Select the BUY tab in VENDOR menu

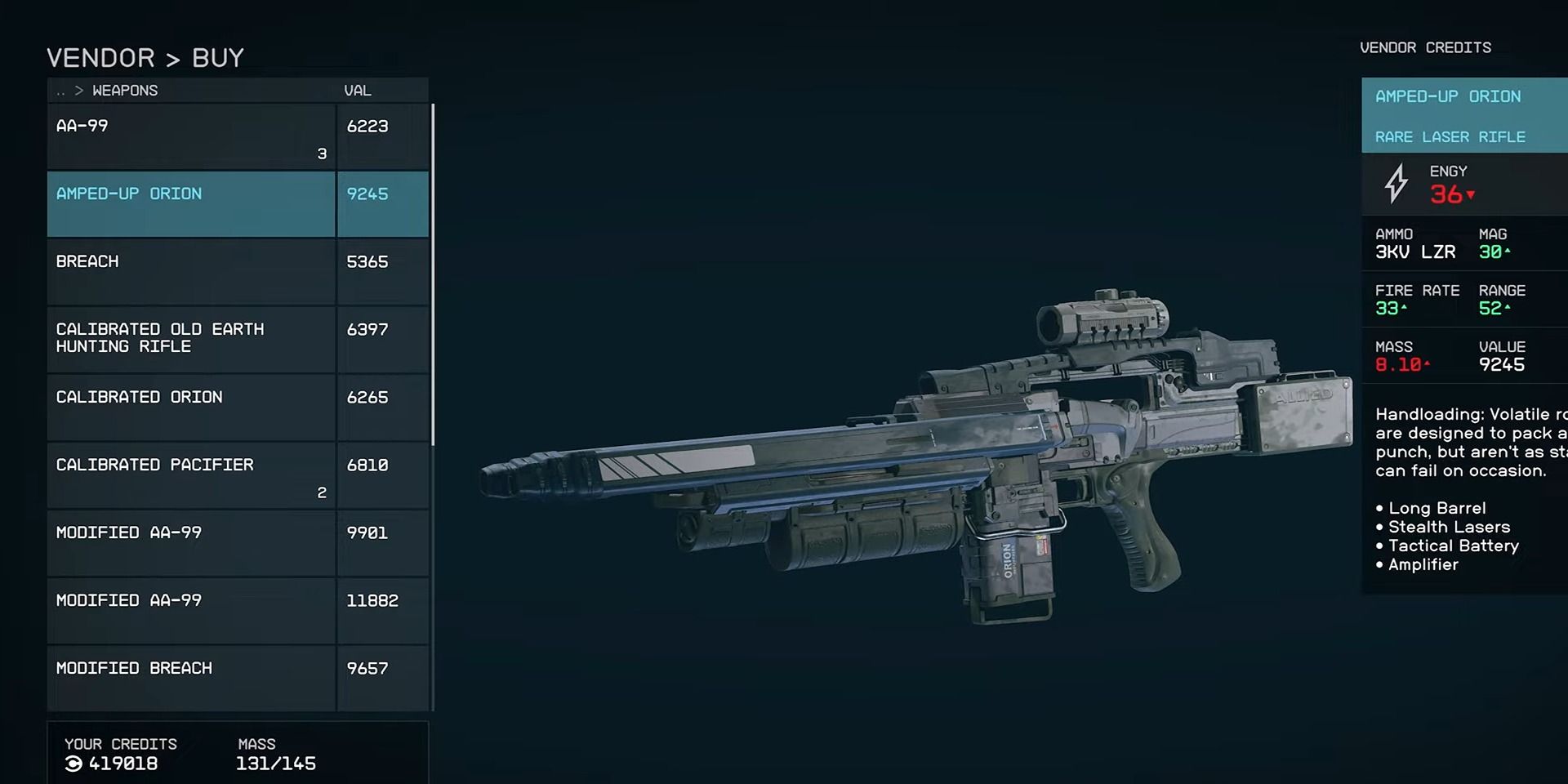point(217,56)
